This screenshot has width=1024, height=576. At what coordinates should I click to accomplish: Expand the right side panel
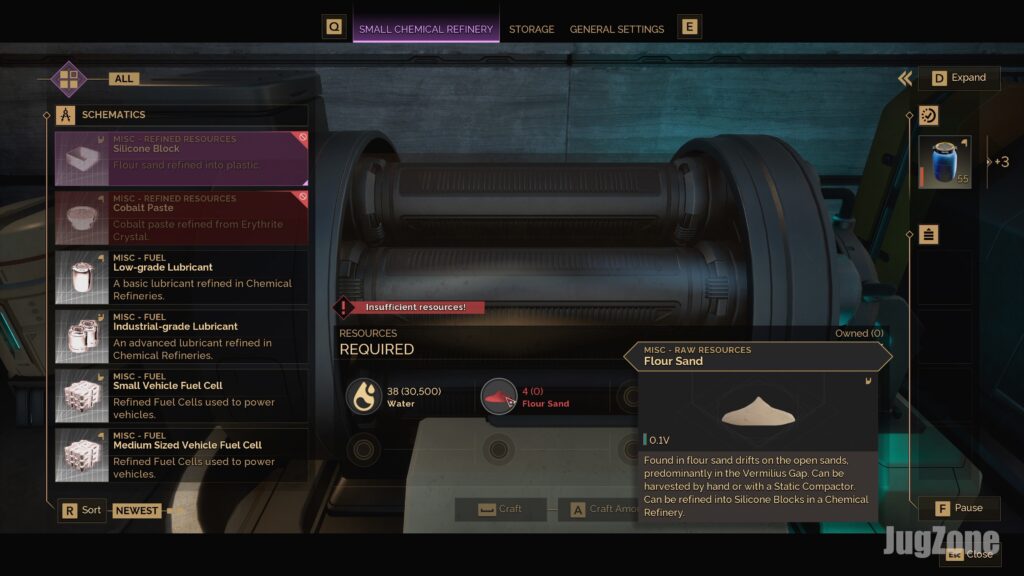coord(958,78)
